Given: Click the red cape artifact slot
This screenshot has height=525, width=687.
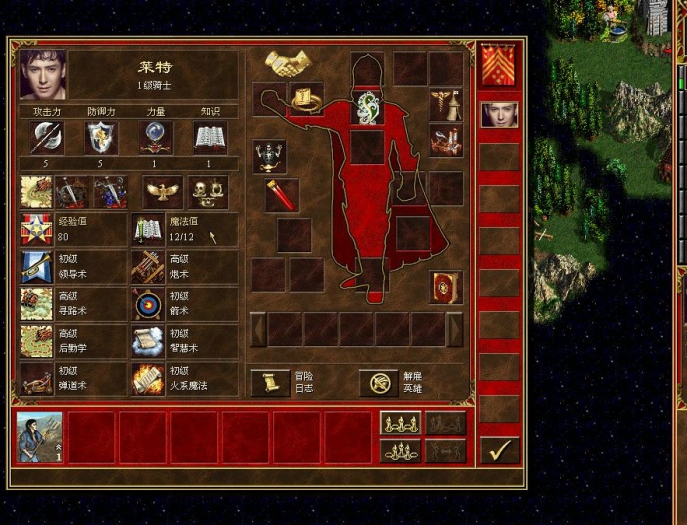Looking at the screenshot, I should (x=281, y=193).
